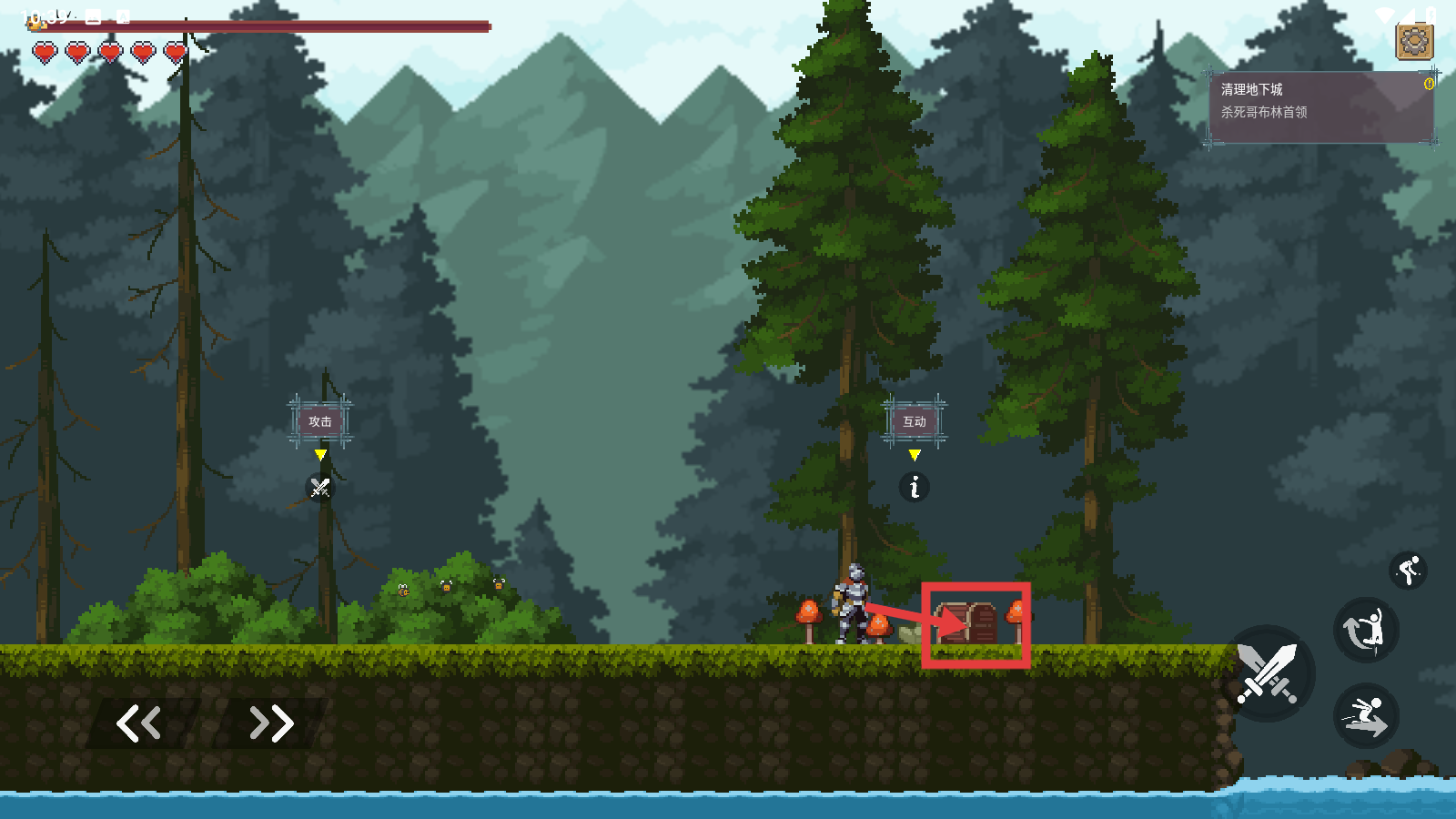
Task: Tap the crossed swords attack button
Action: point(1267,674)
